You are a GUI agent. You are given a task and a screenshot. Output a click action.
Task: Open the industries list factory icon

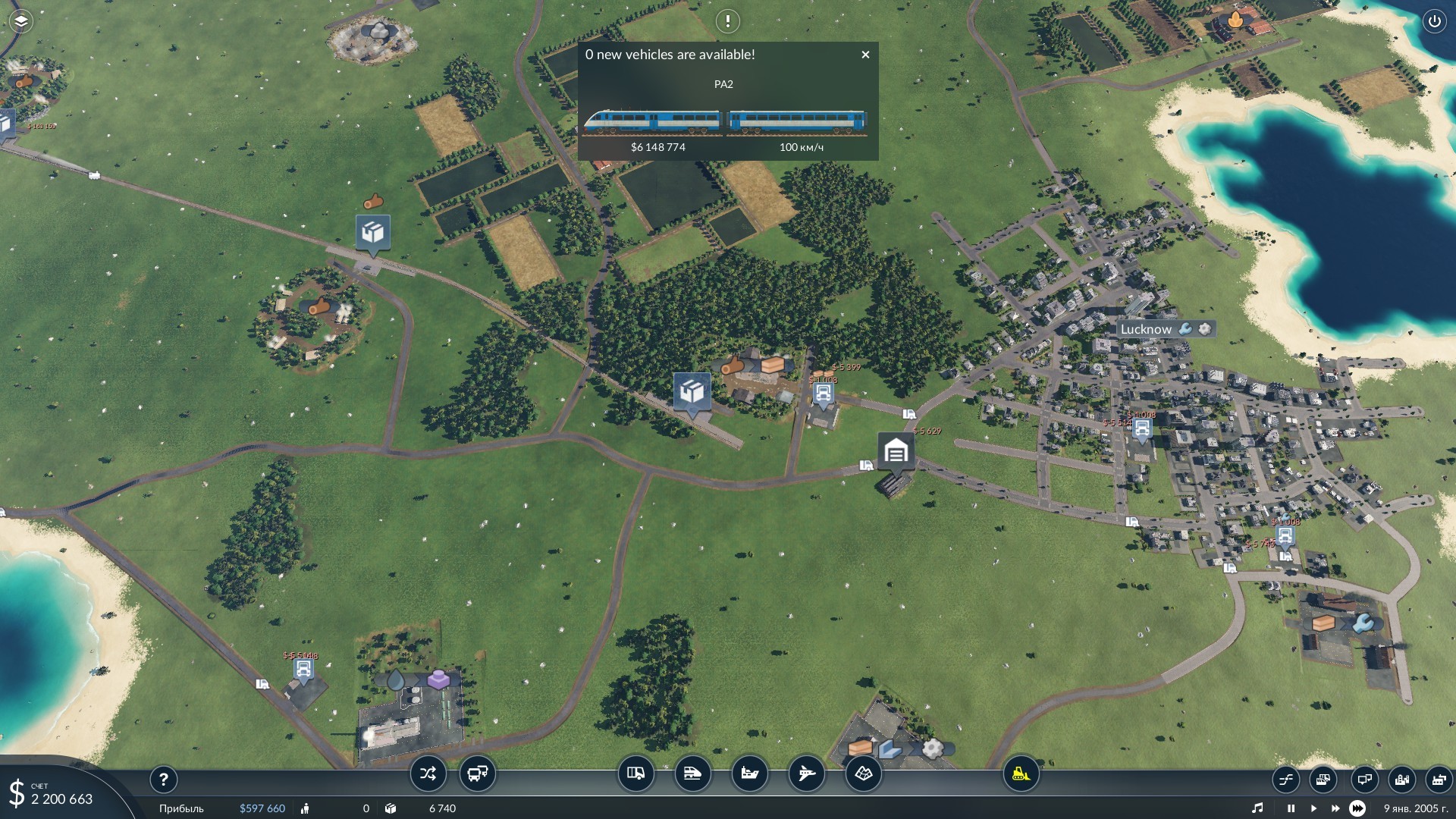click(1438, 779)
